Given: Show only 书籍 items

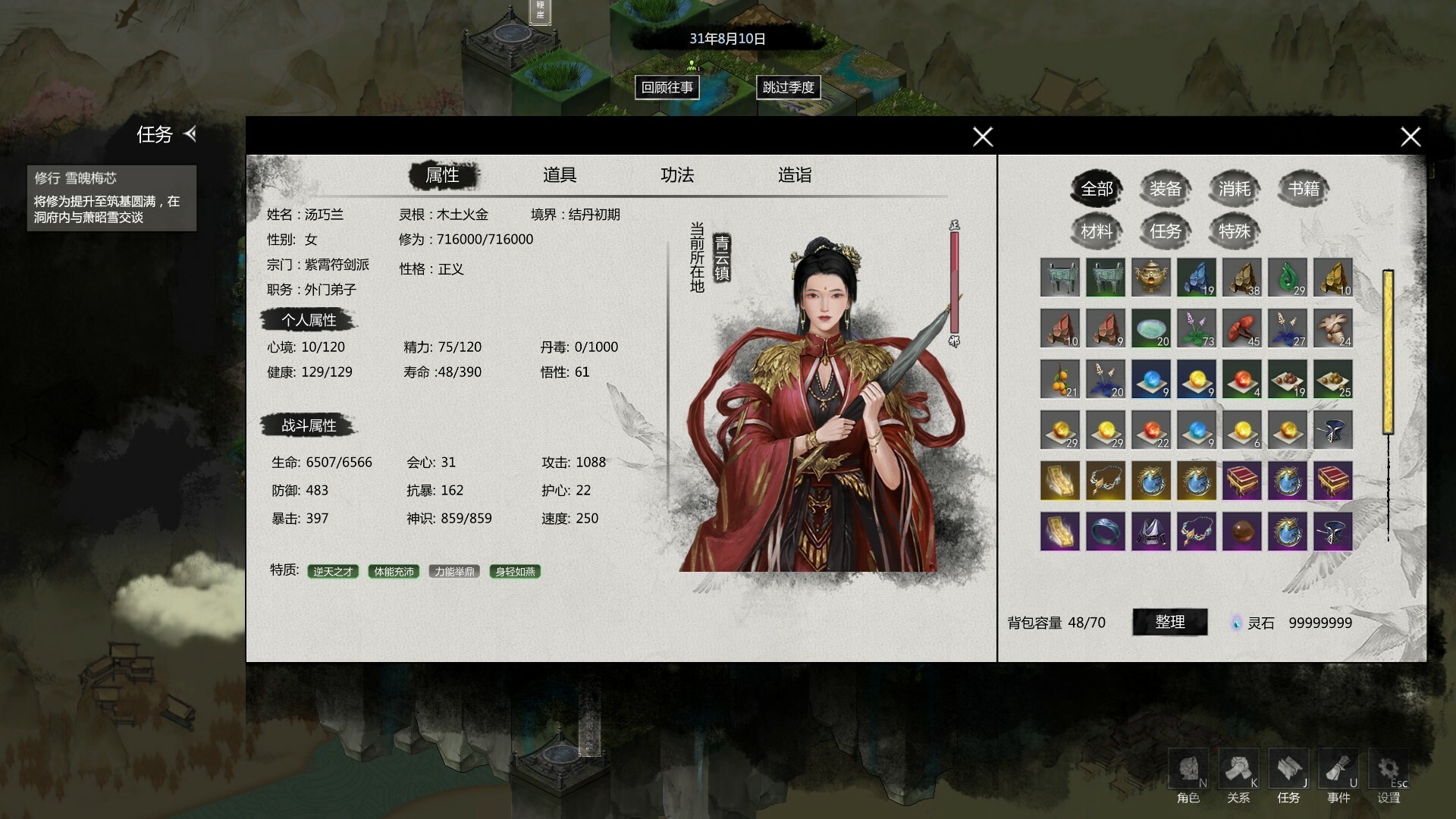Looking at the screenshot, I should pos(1304,189).
